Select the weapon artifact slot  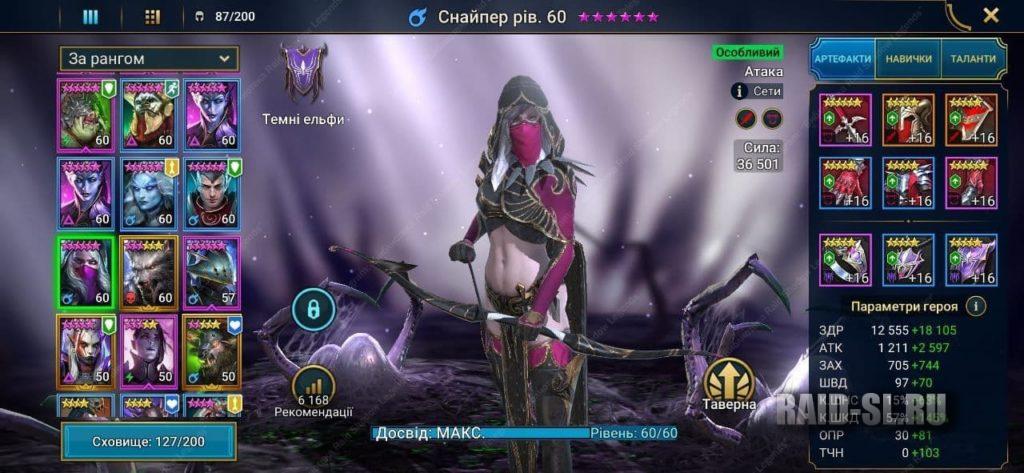pos(845,120)
